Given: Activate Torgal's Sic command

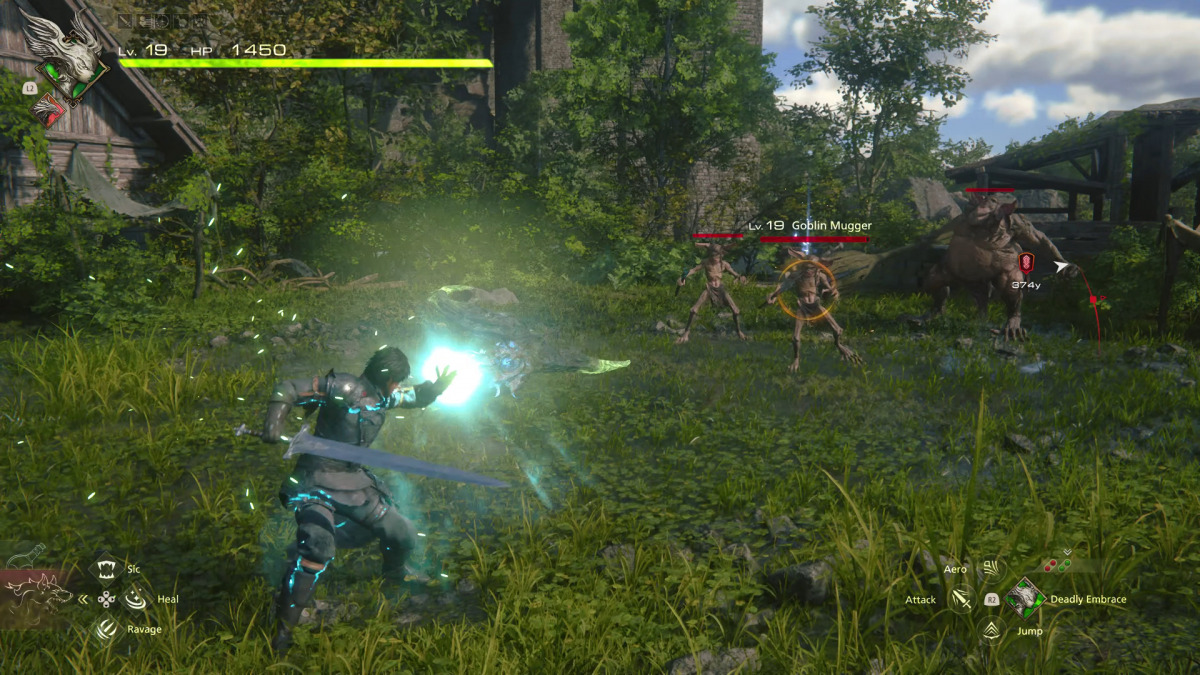Looking at the screenshot, I should click(x=106, y=568).
